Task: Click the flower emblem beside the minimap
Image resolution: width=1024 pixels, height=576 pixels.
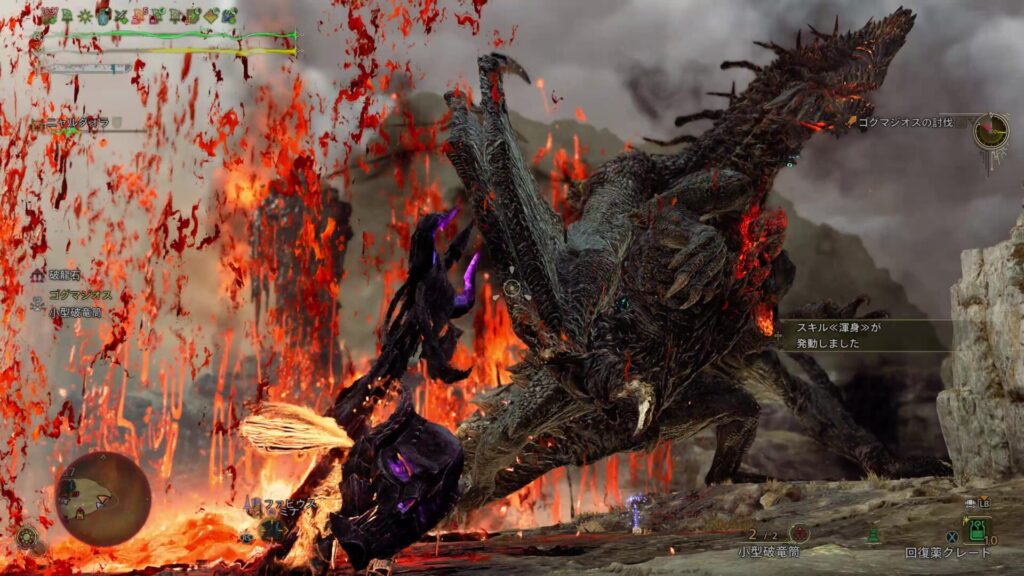Action: (27, 537)
